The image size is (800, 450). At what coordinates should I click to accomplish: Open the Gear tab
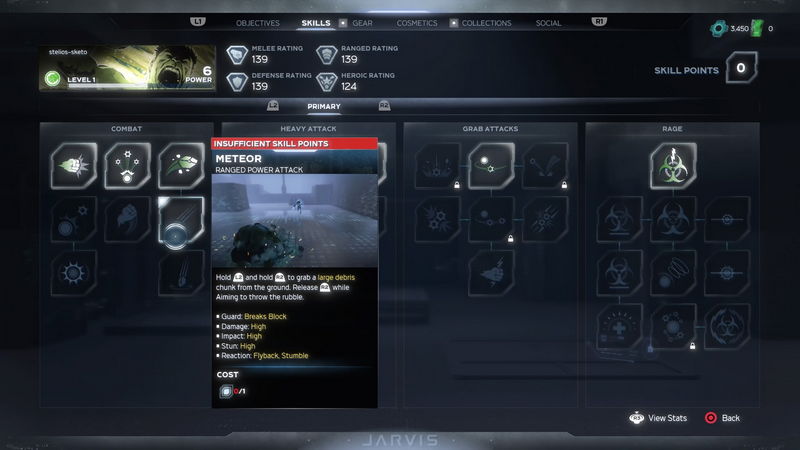[x=362, y=23]
